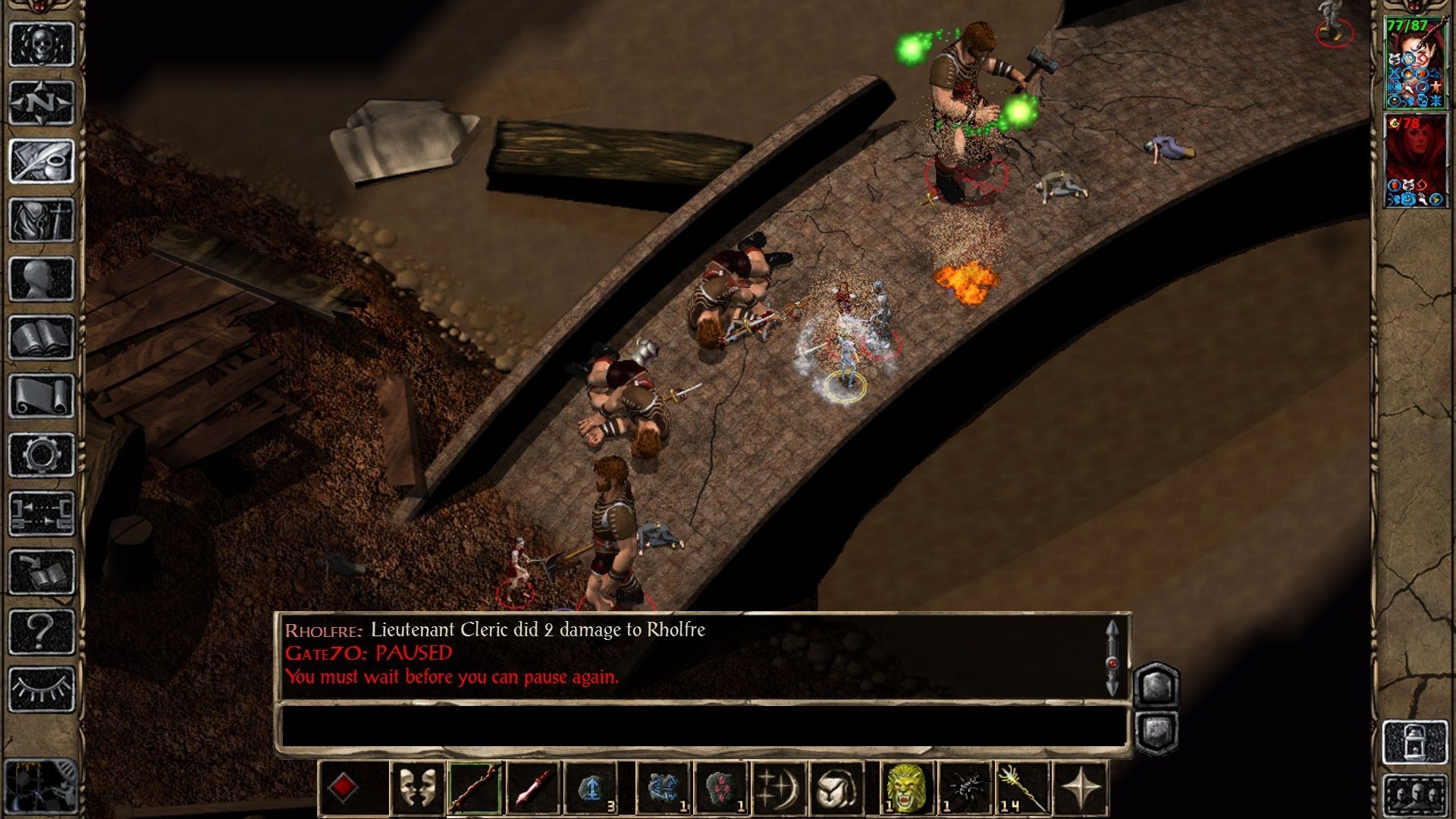Image resolution: width=1456 pixels, height=819 pixels.
Task: Open the cast spell menu with stars and moon
Action: (x=778, y=789)
